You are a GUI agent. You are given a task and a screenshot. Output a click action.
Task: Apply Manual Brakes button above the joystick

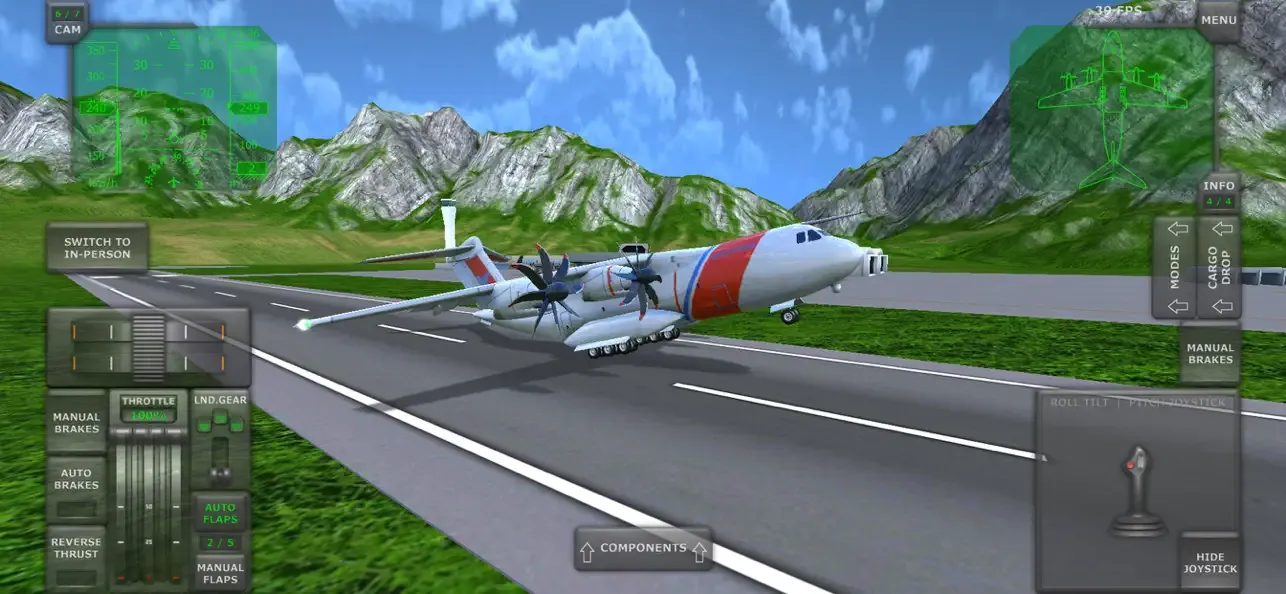(1210, 353)
